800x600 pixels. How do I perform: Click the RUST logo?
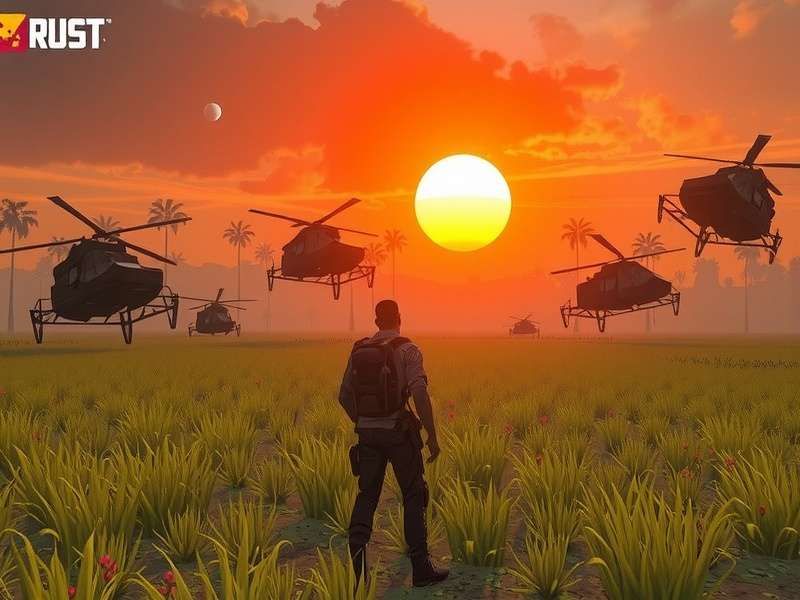tap(54, 33)
